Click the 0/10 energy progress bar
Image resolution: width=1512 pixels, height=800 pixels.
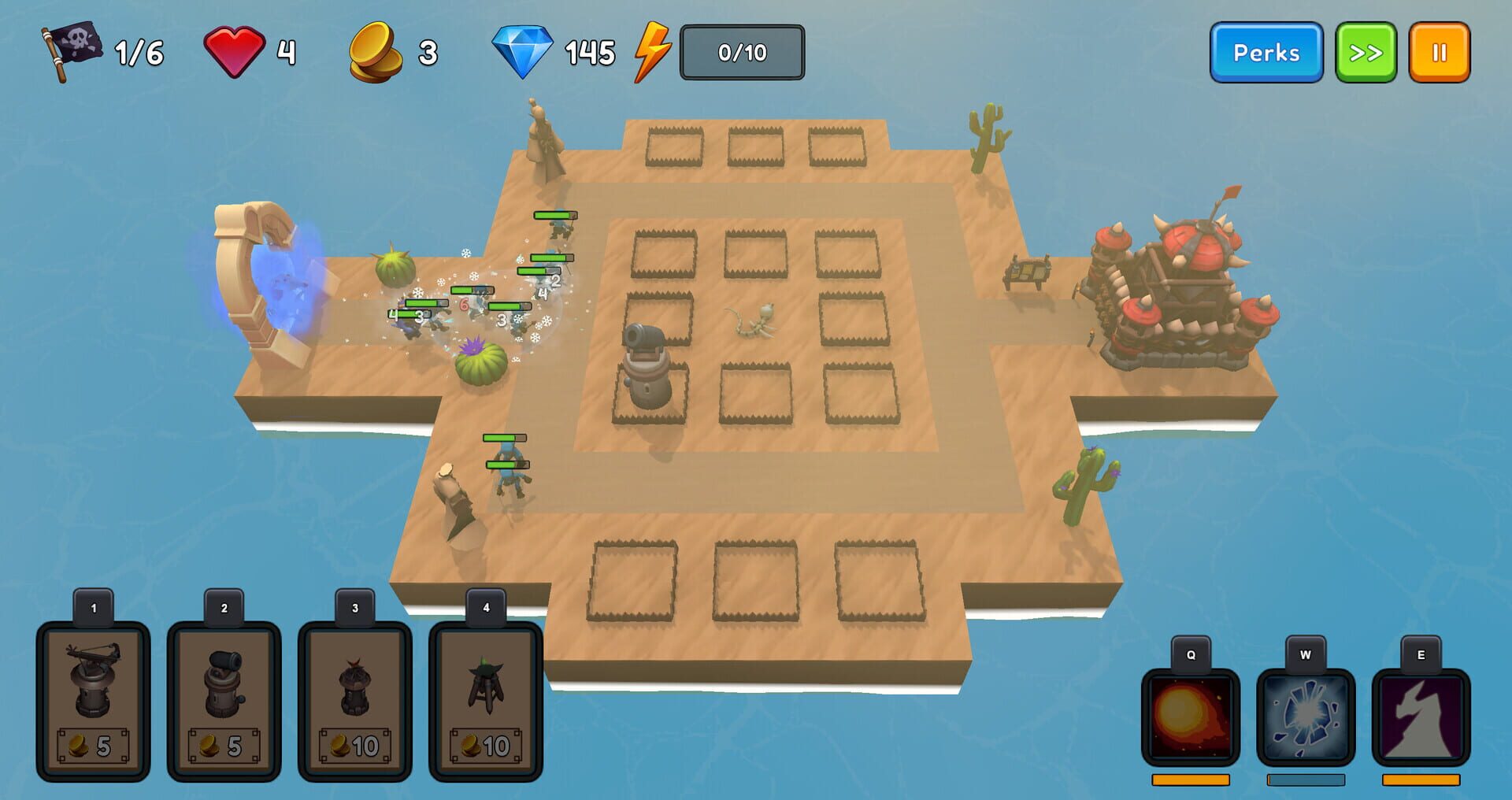(x=741, y=52)
